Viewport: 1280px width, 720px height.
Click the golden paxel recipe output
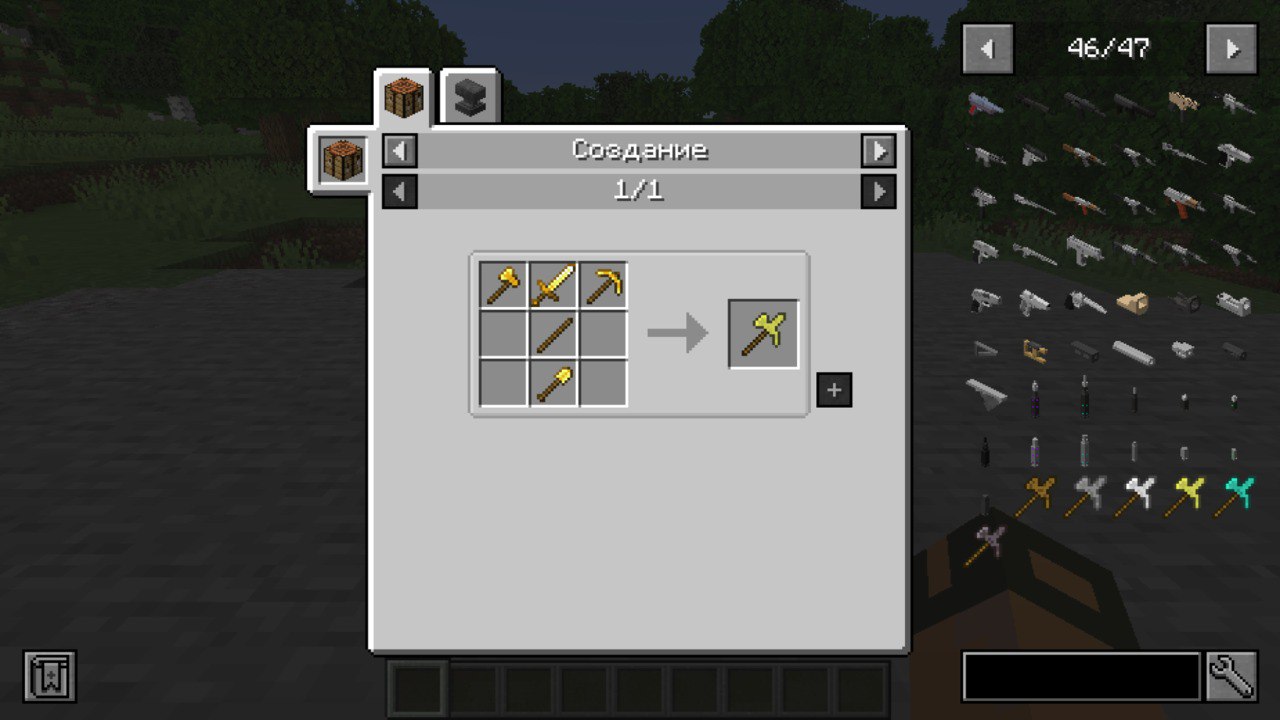click(x=763, y=331)
